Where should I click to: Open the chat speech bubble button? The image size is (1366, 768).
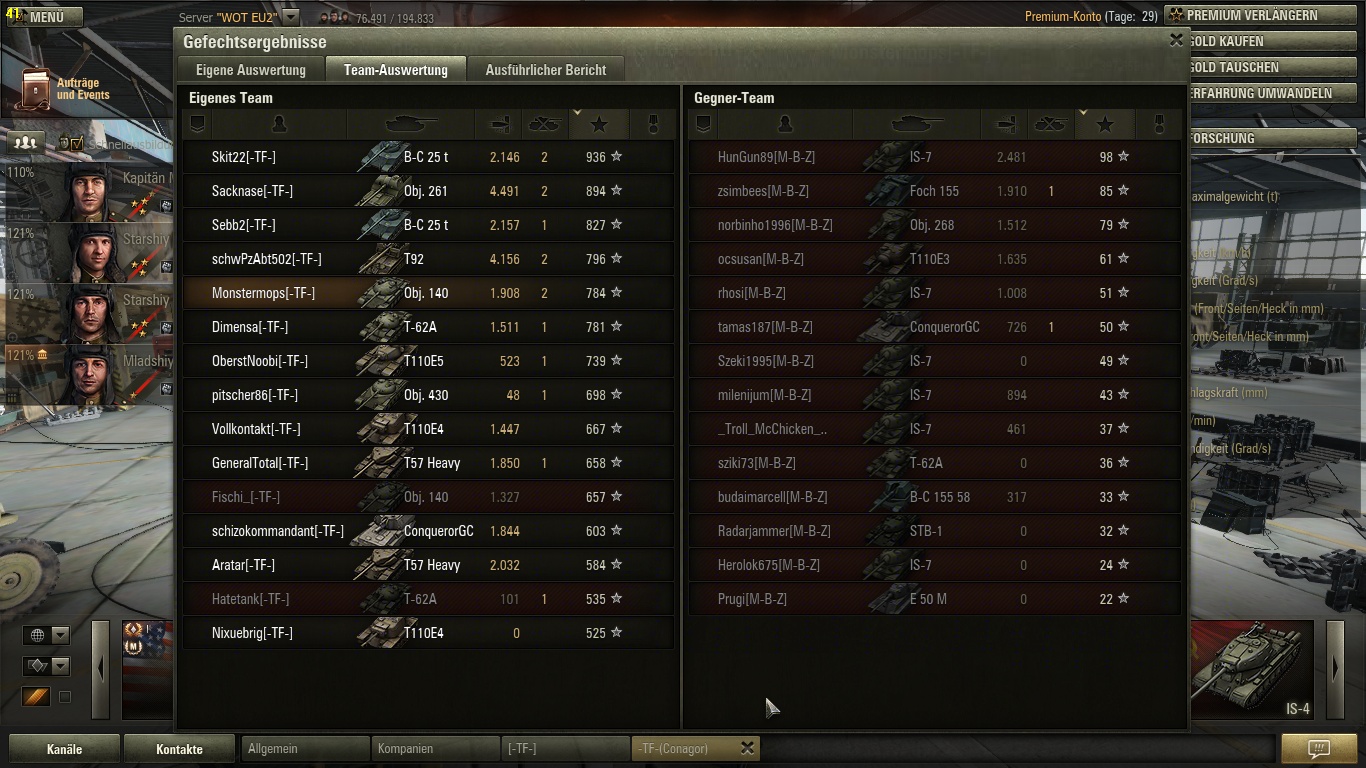[x=1318, y=748]
